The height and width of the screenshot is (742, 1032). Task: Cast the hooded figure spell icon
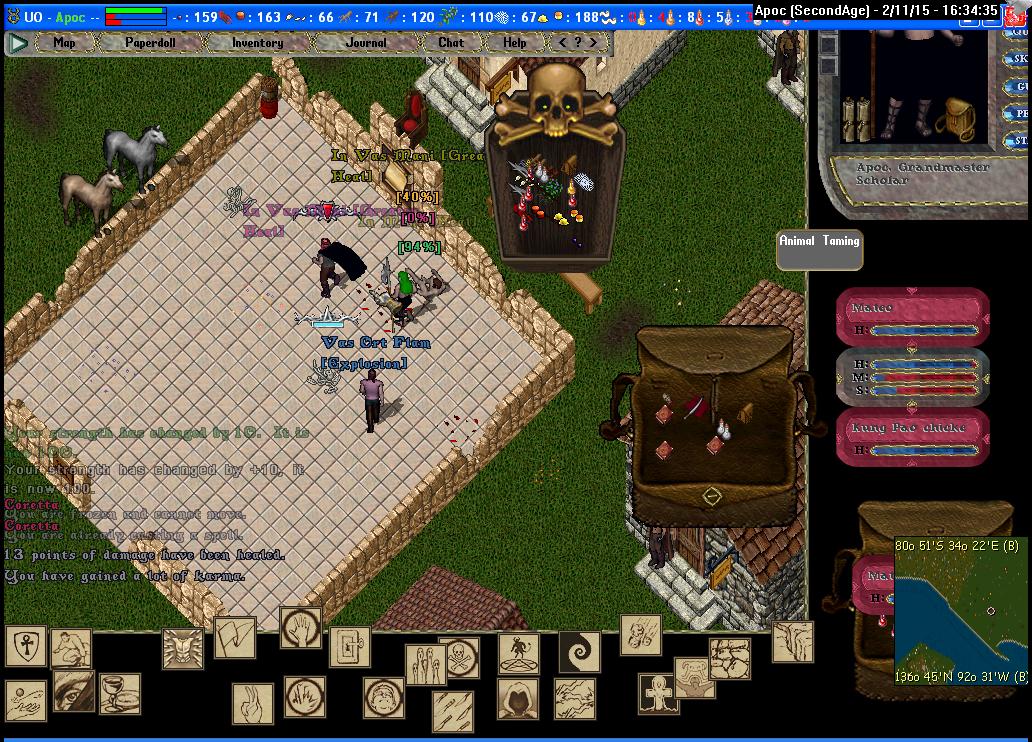point(518,697)
